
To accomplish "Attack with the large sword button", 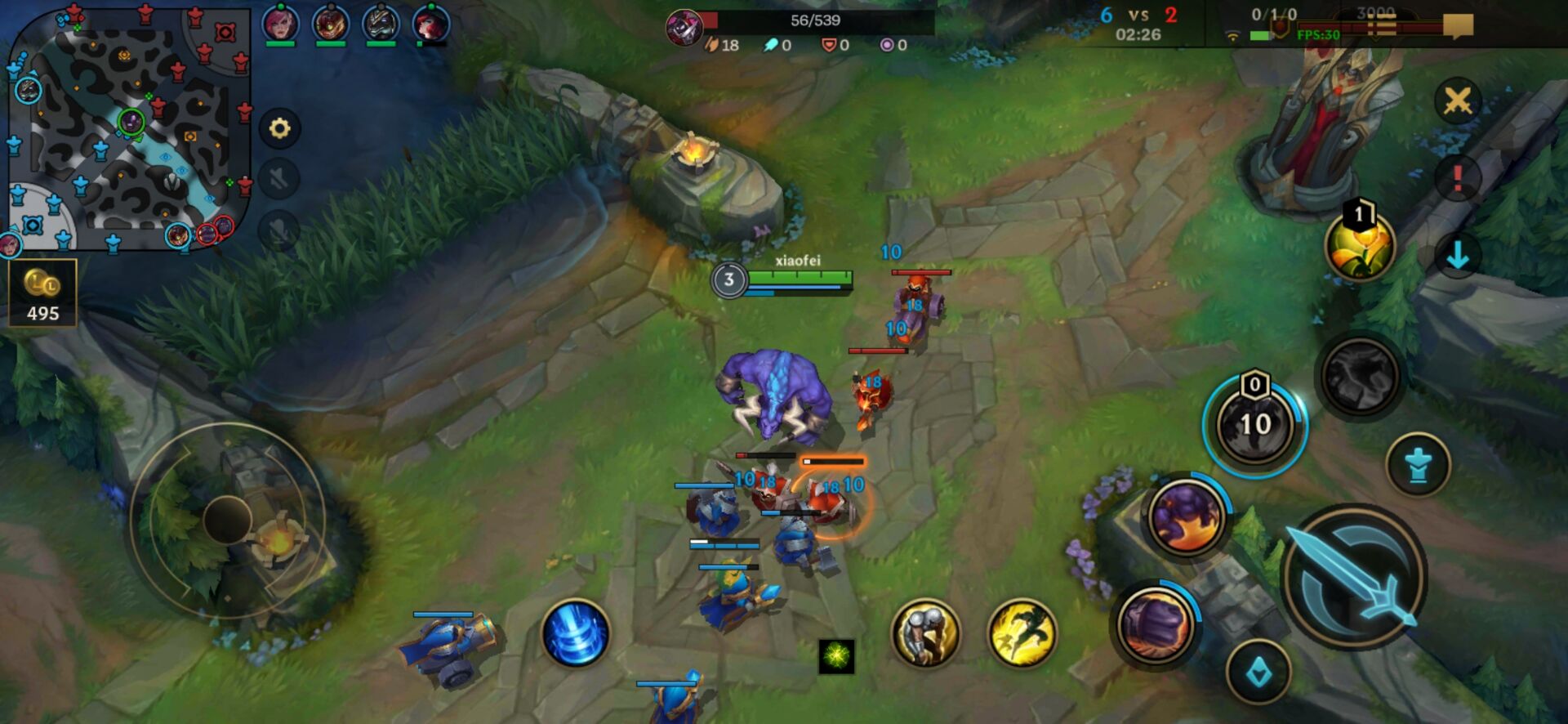I will click(x=1355, y=578).
